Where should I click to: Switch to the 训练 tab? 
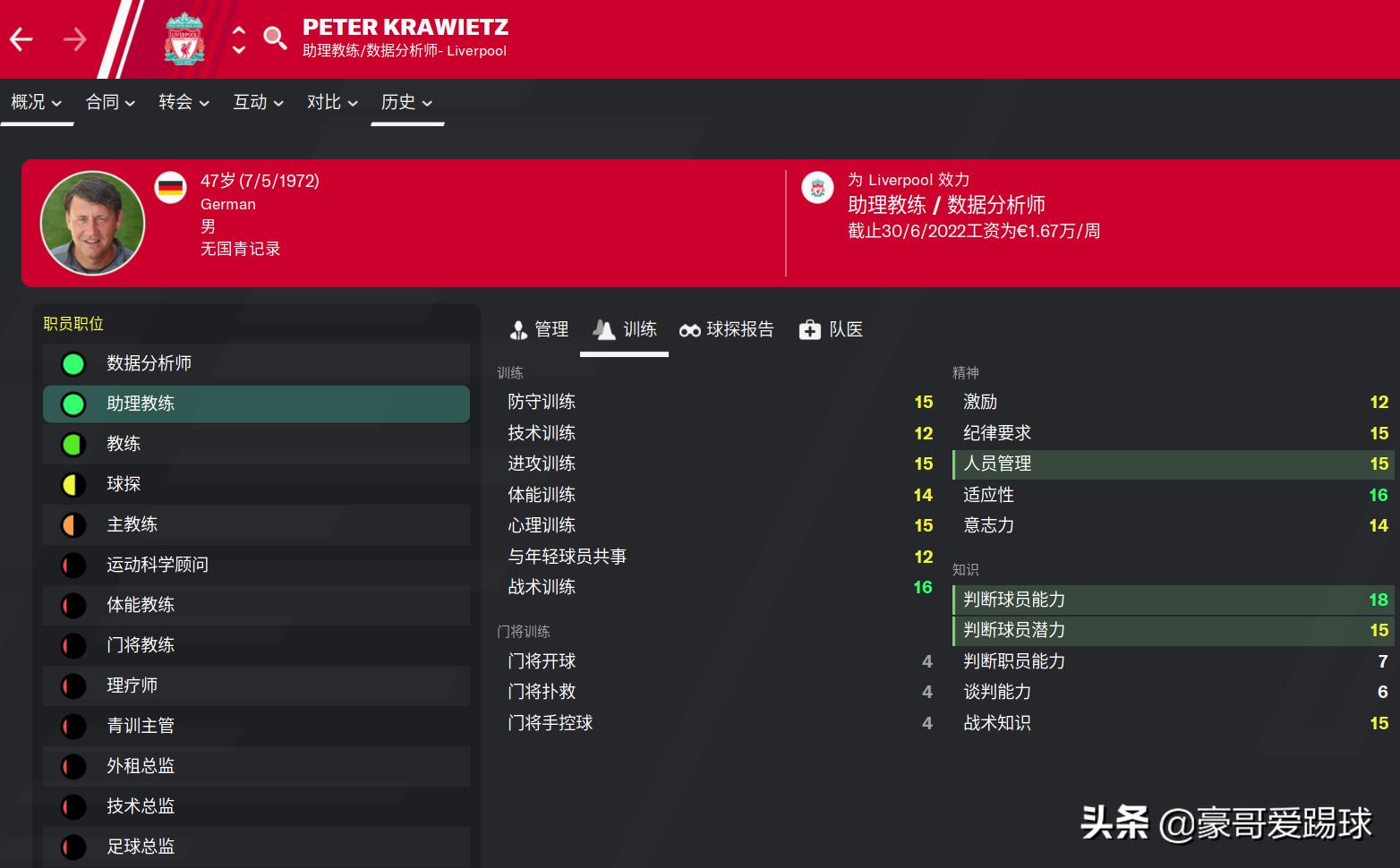[624, 329]
